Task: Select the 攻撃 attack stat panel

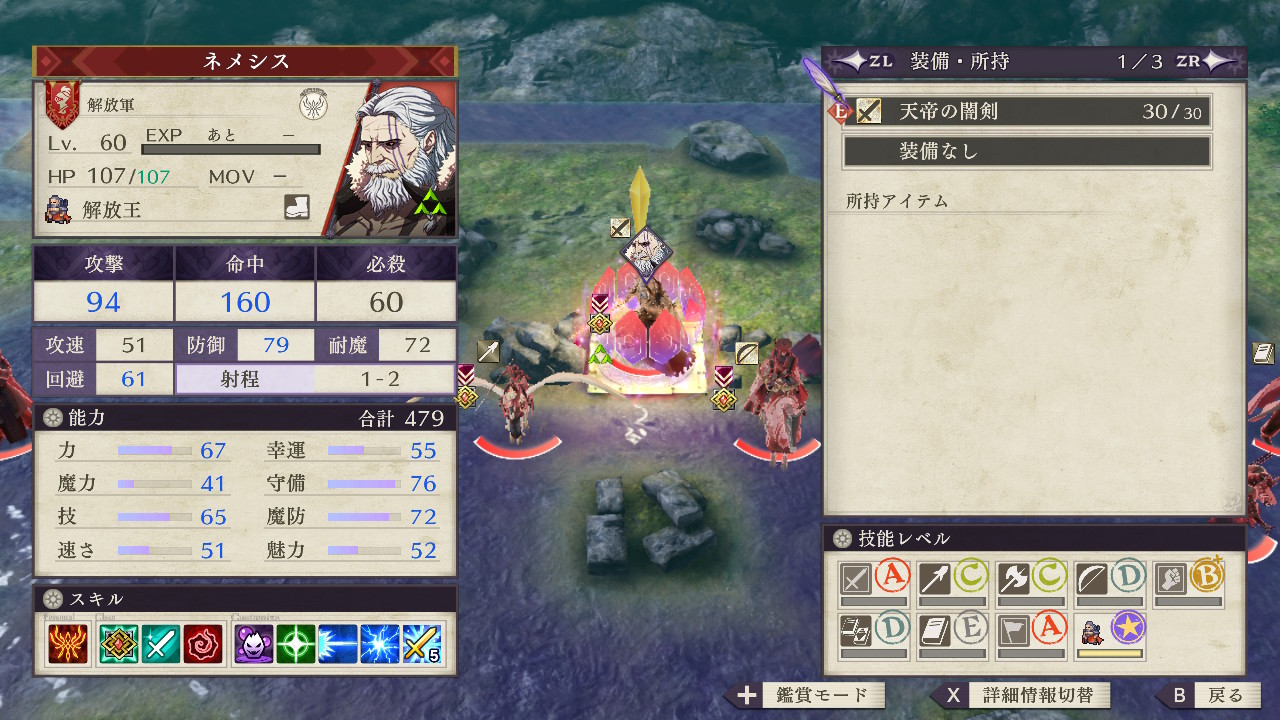Action: [104, 283]
